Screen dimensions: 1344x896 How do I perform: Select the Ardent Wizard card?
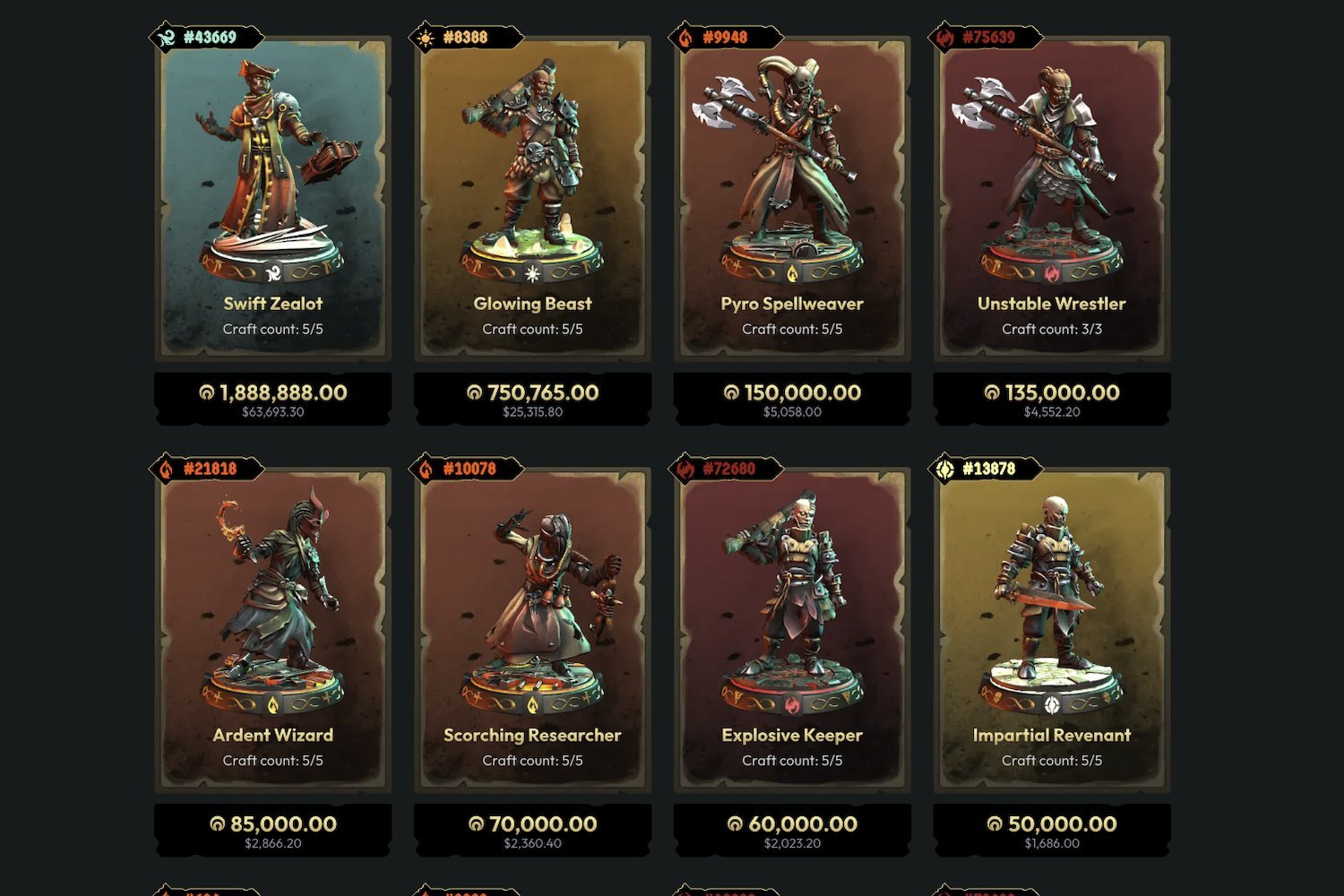tap(272, 629)
